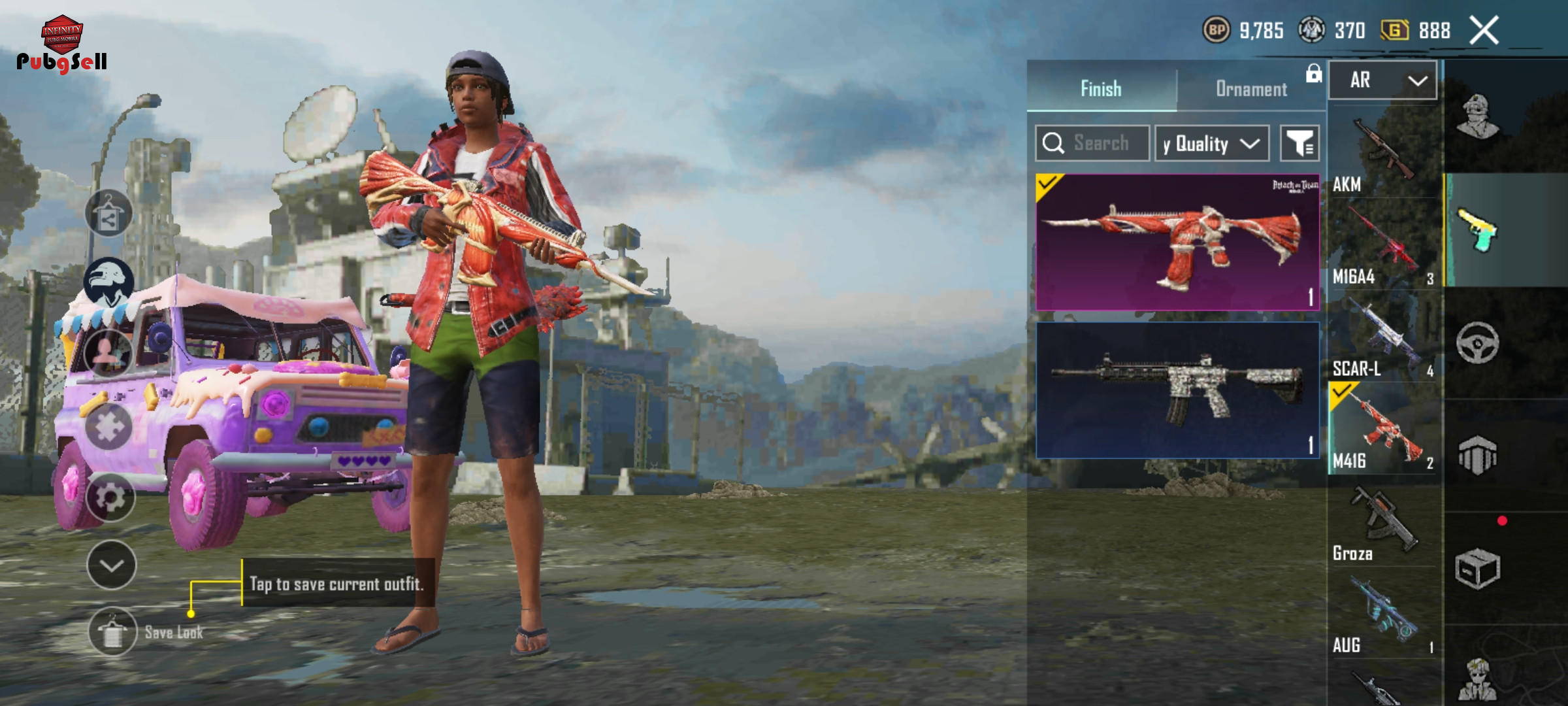Viewport: 1568px width, 706px height.
Task: Open the Quality sort dropdown
Action: 1211,144
